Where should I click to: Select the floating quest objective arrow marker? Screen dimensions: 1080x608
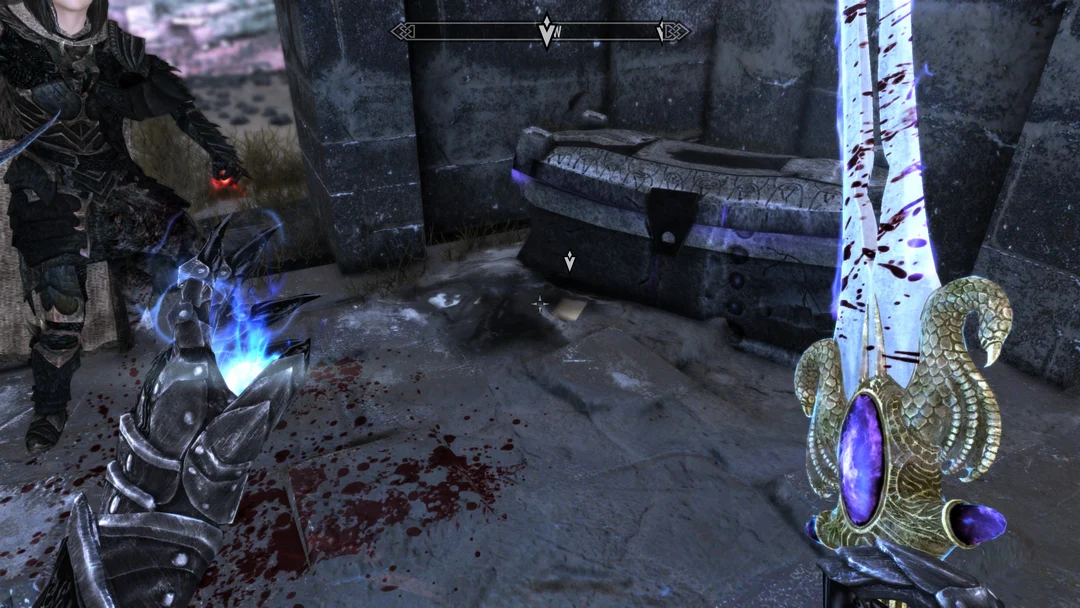point(569,262)
